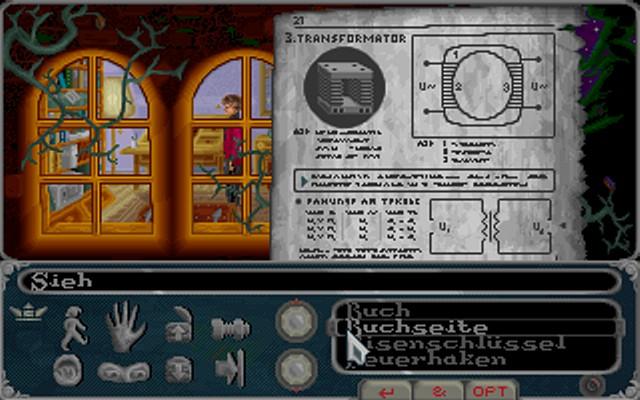
Task: Click the red ampersand button
Action: coord(441,391)
